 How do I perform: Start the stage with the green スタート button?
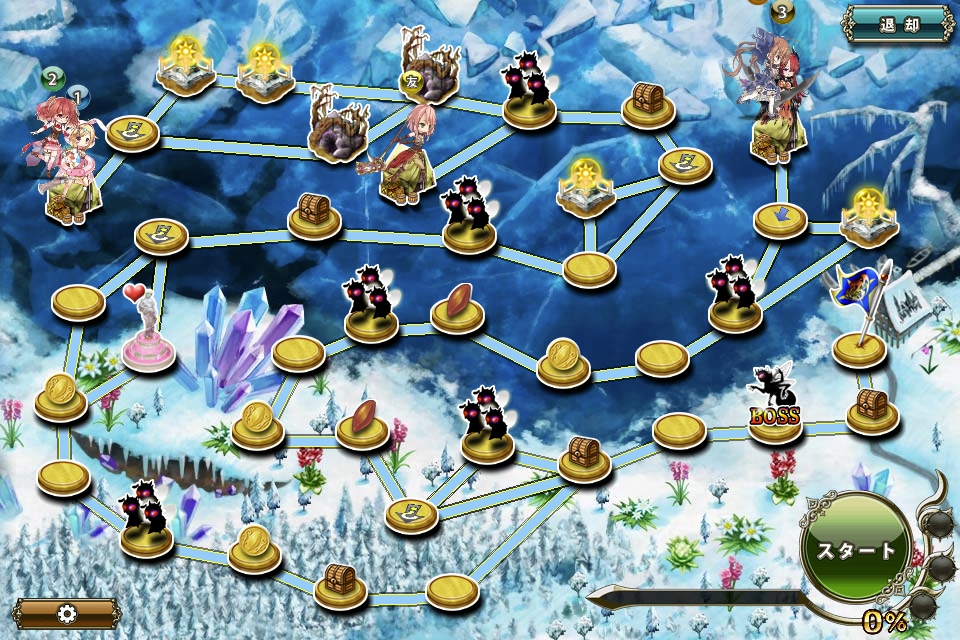tap(857, 548)
